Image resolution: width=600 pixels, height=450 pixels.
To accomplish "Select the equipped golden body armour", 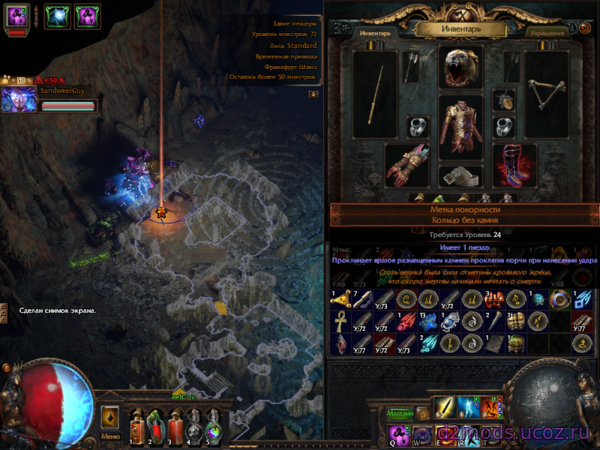I will pyautogui.click(x=461, y=127).
